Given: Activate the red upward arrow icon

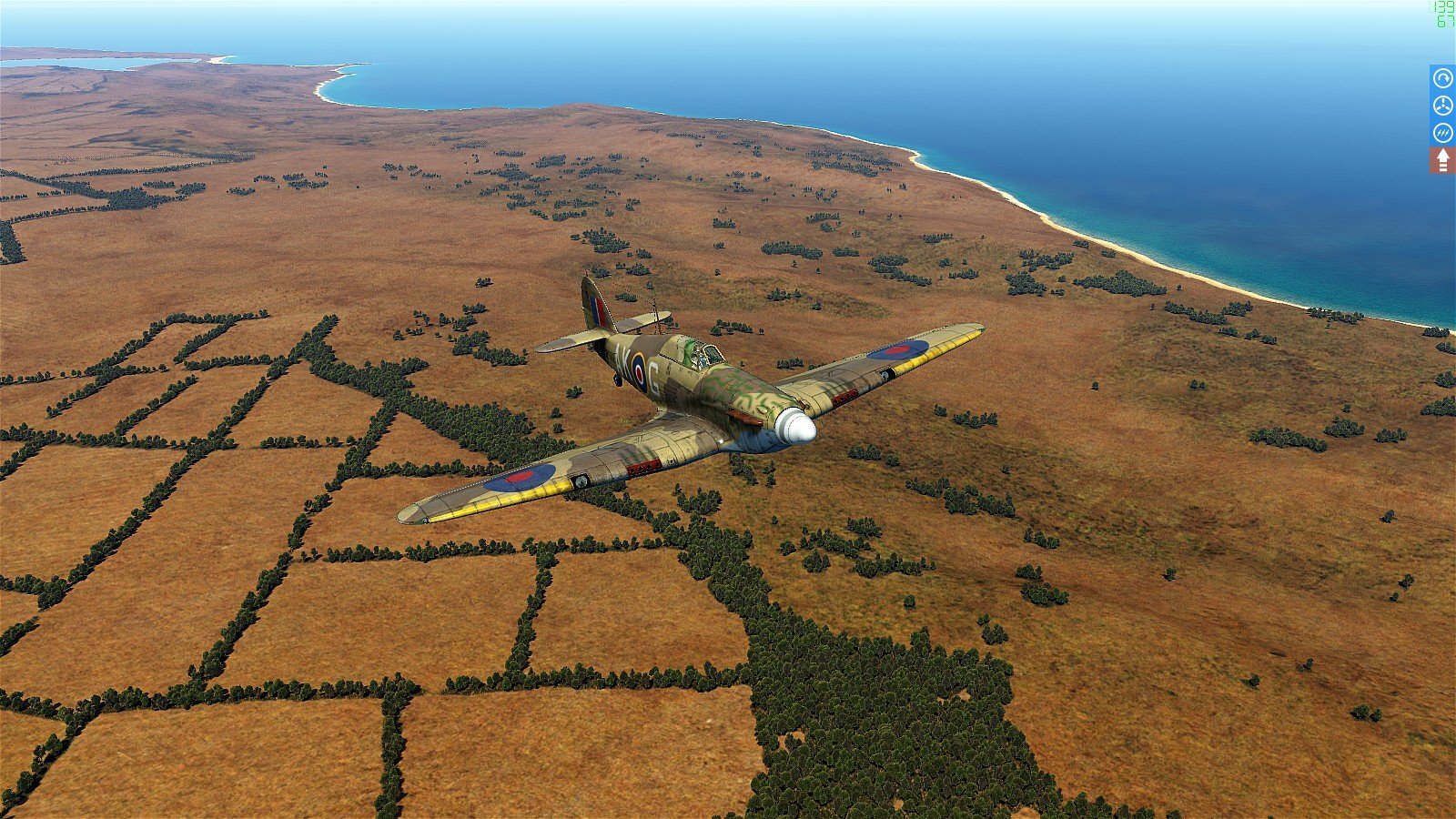Looking at the screenshot, I should point(1442,160).
